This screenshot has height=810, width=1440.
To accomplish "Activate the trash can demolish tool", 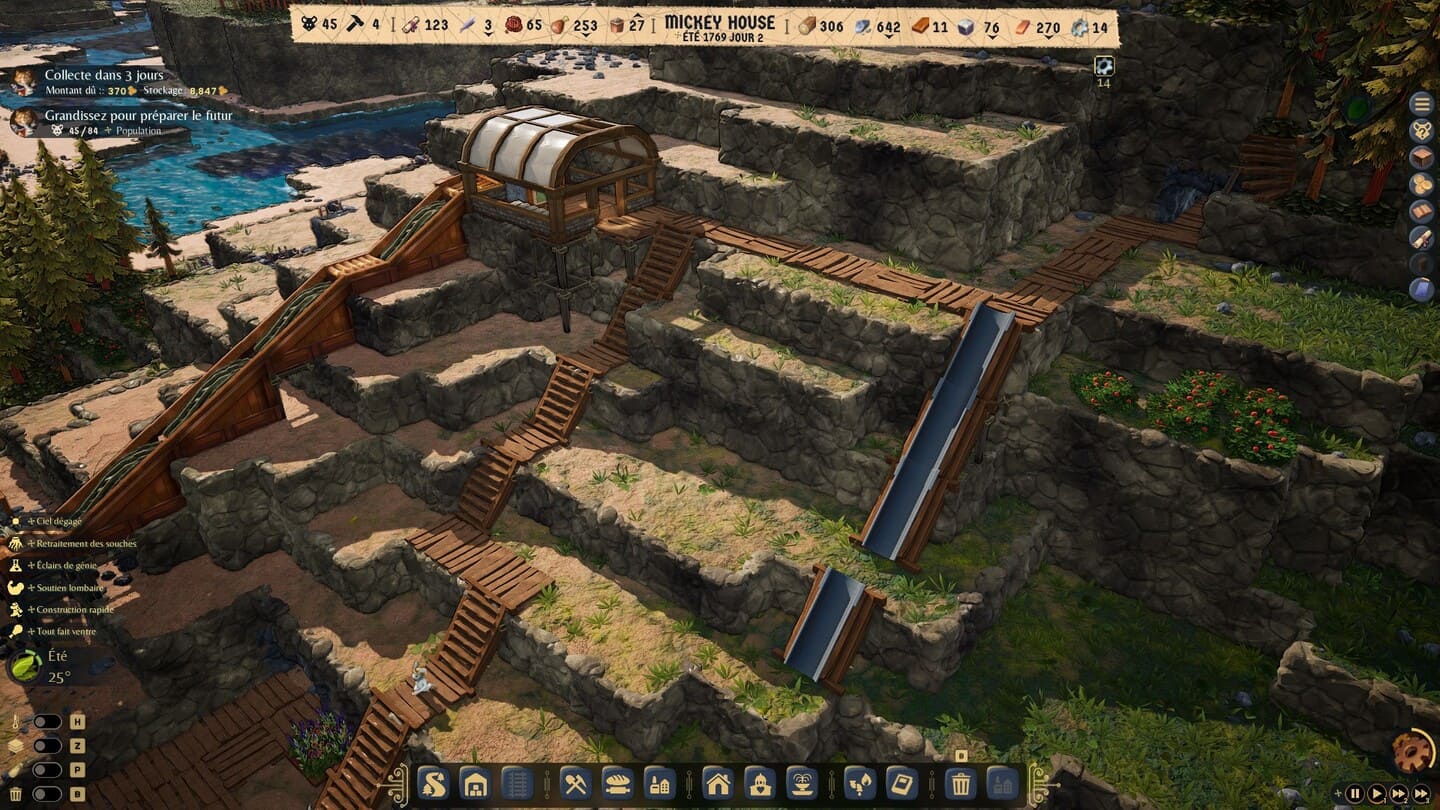I will pyautogui.click(x=960, y=782).
